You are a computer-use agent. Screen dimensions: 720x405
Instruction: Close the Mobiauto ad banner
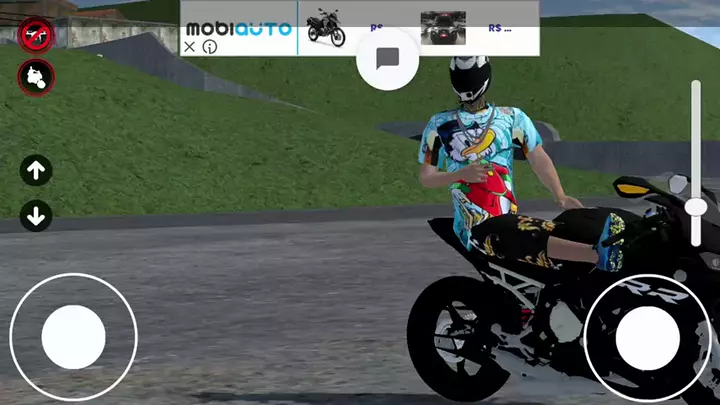coord(190,46)
